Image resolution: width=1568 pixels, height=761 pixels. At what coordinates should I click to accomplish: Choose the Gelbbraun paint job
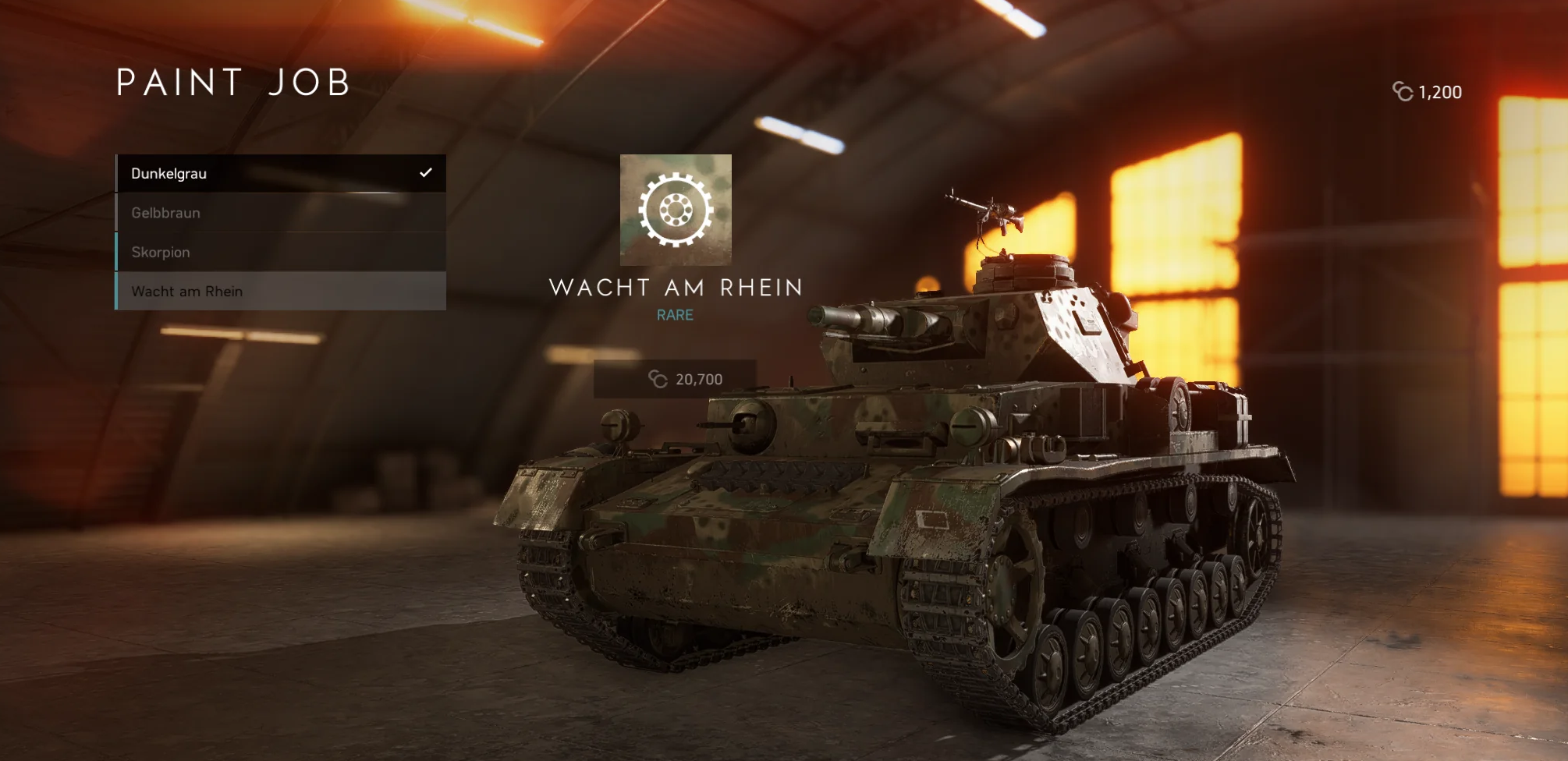281,213
